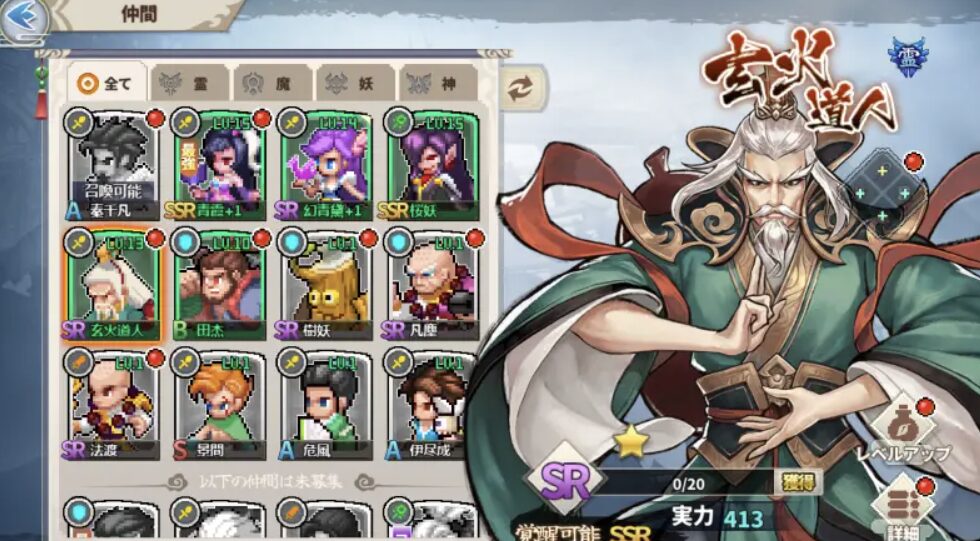980x541 pixels.
Task: Switch to the 魔 faction tab
Action: [x=273, y=85]
